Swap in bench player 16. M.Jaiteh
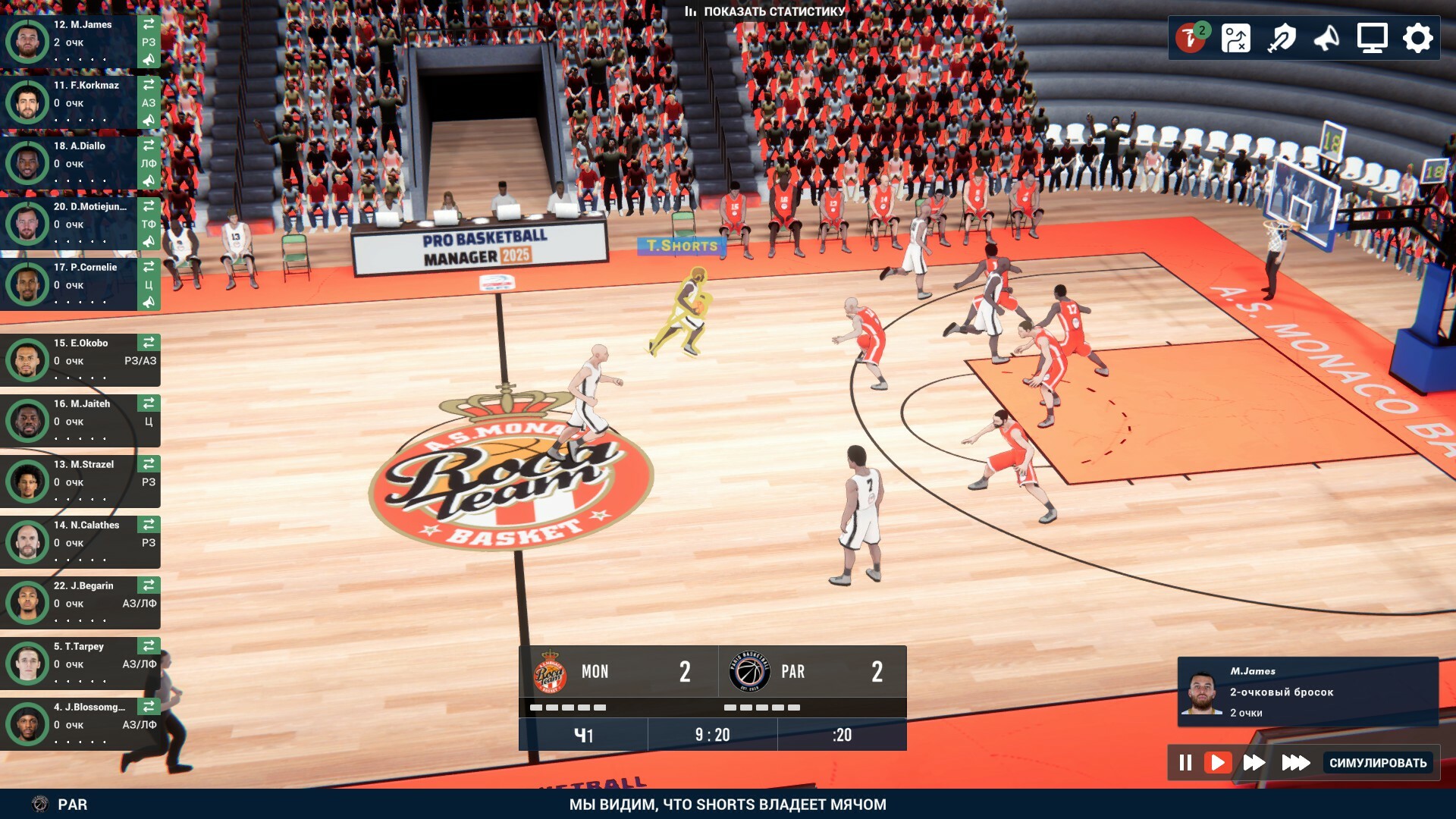1456x819 pixels. (149, 403)
